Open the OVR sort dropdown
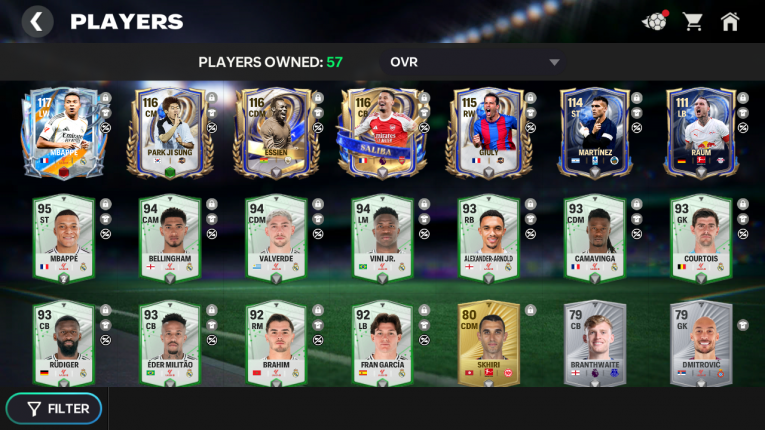765x430 pixels. [475, 62]
